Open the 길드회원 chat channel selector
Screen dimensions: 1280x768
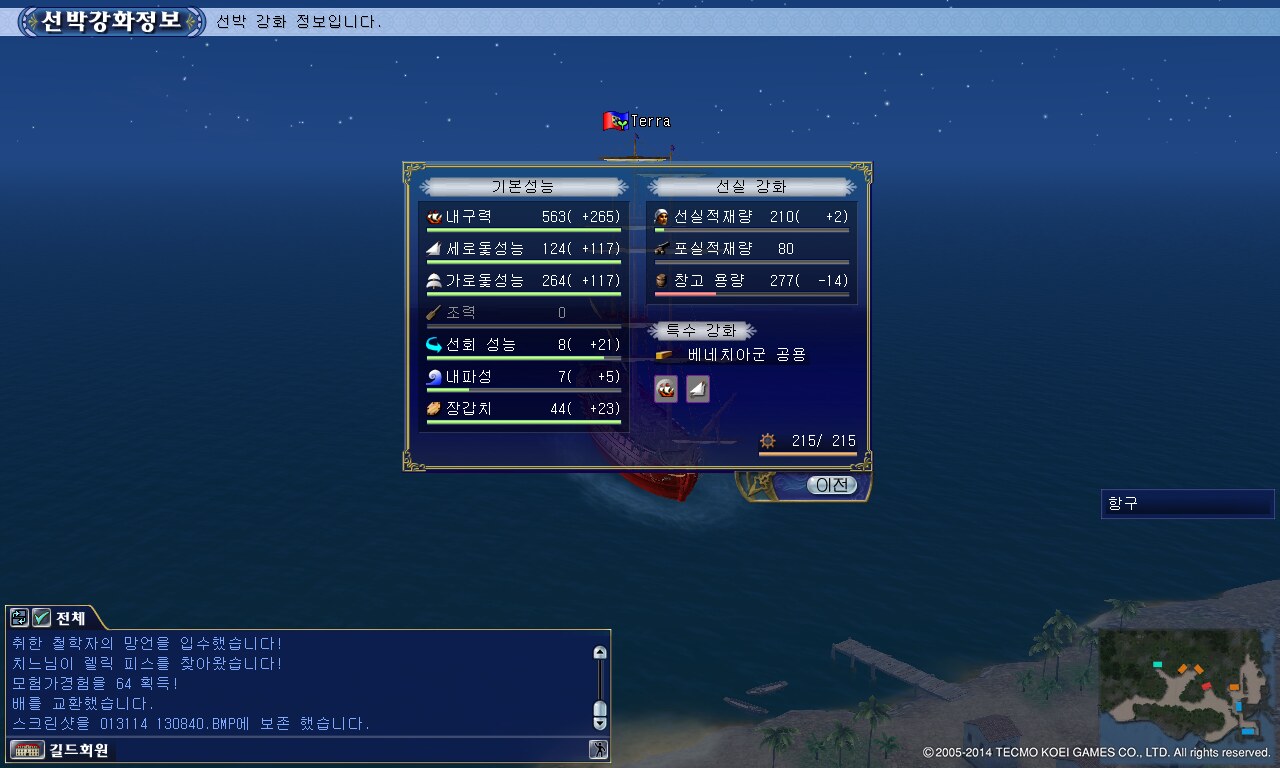[60, 750]
